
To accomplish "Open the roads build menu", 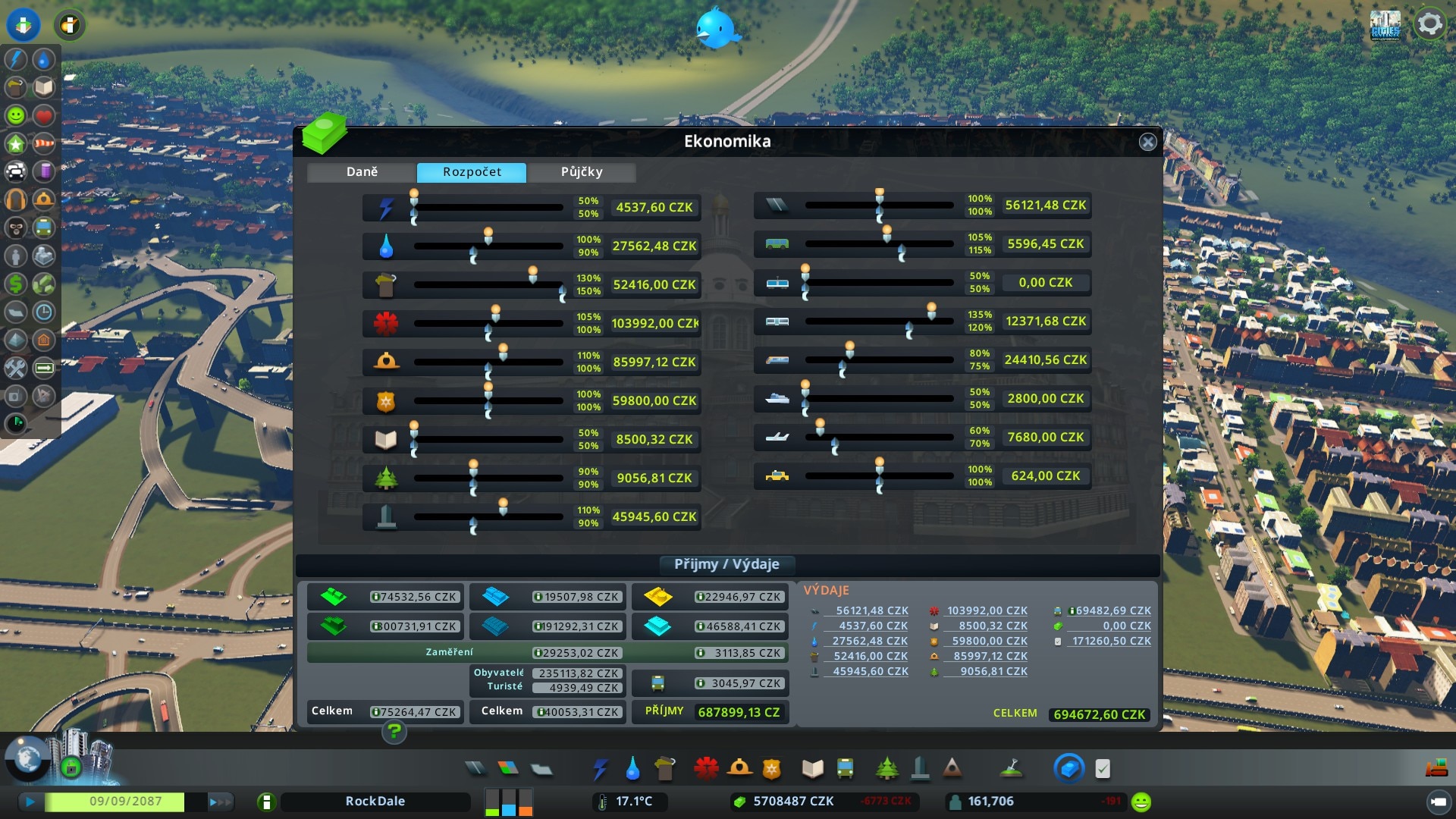I will pyautogui.click(x=475, y=769).
